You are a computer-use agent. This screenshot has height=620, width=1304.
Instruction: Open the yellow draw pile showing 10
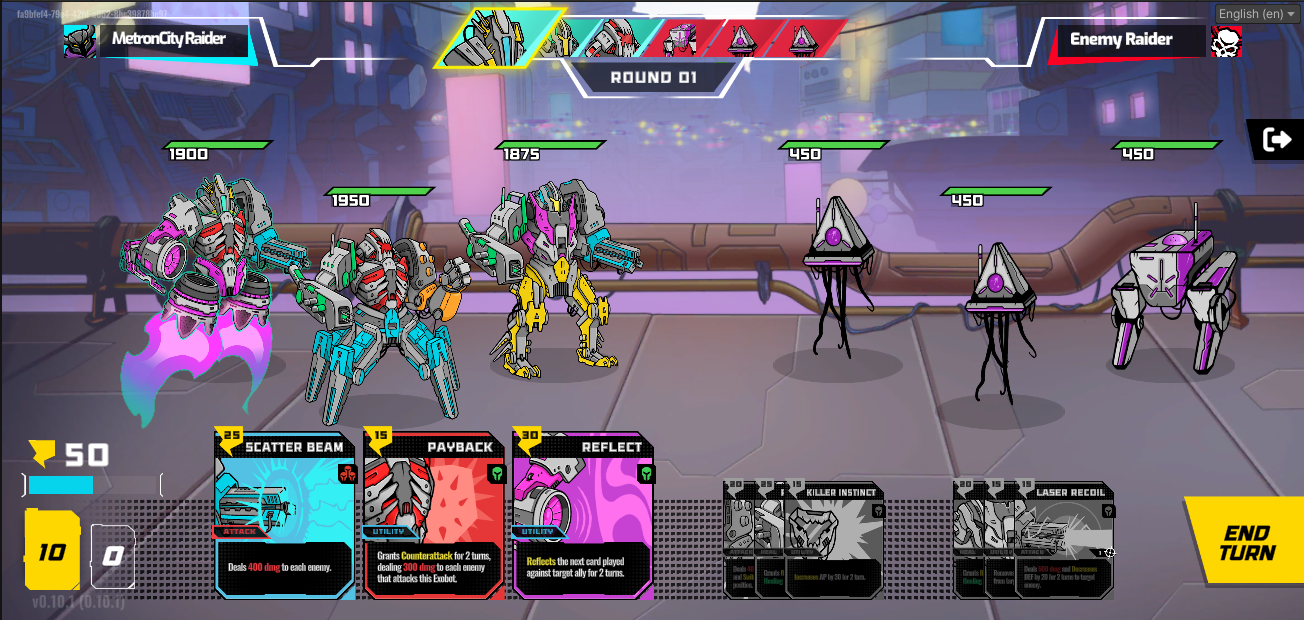[x=52, y=551]
